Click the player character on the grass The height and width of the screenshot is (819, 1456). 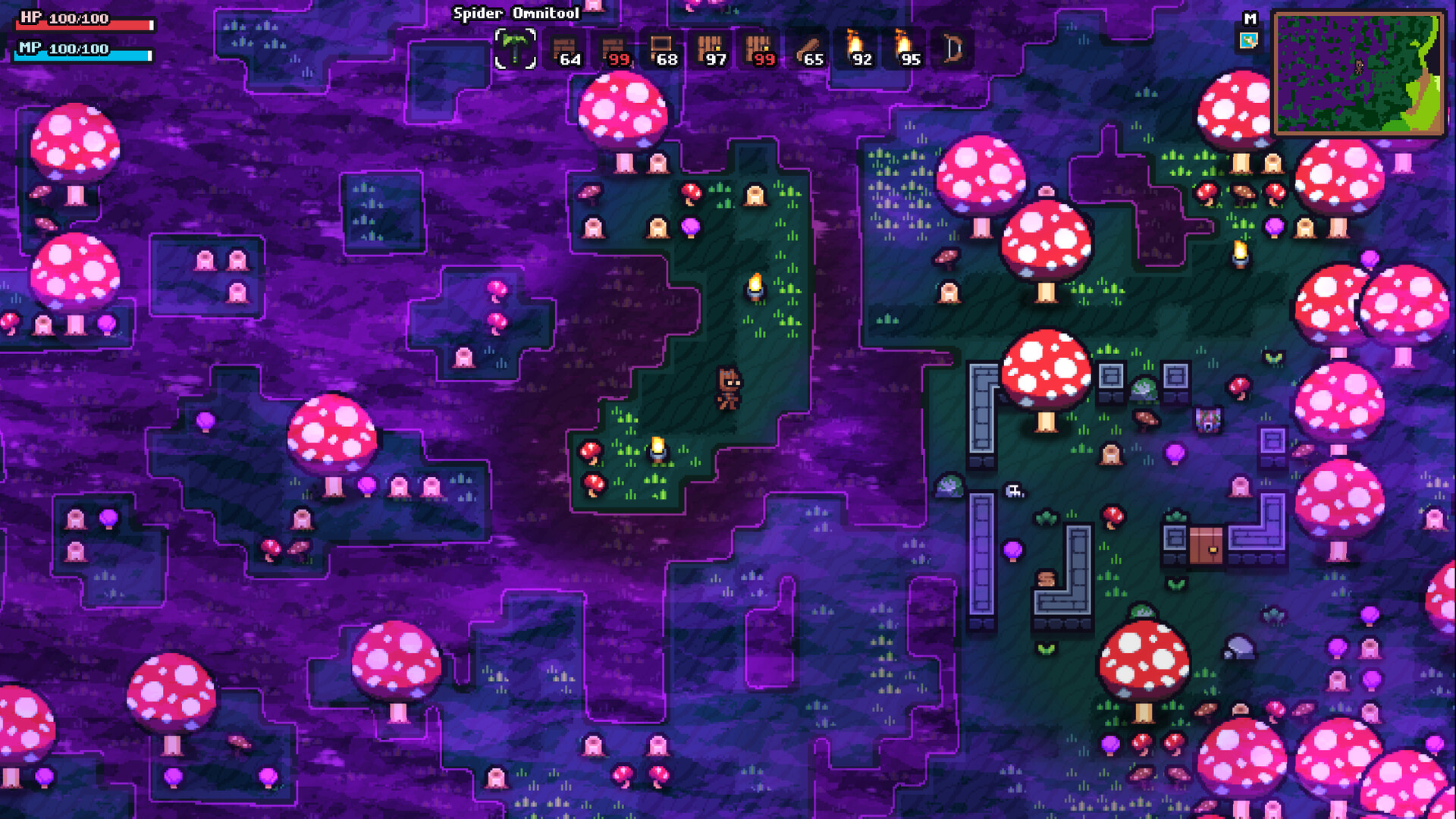730,388
